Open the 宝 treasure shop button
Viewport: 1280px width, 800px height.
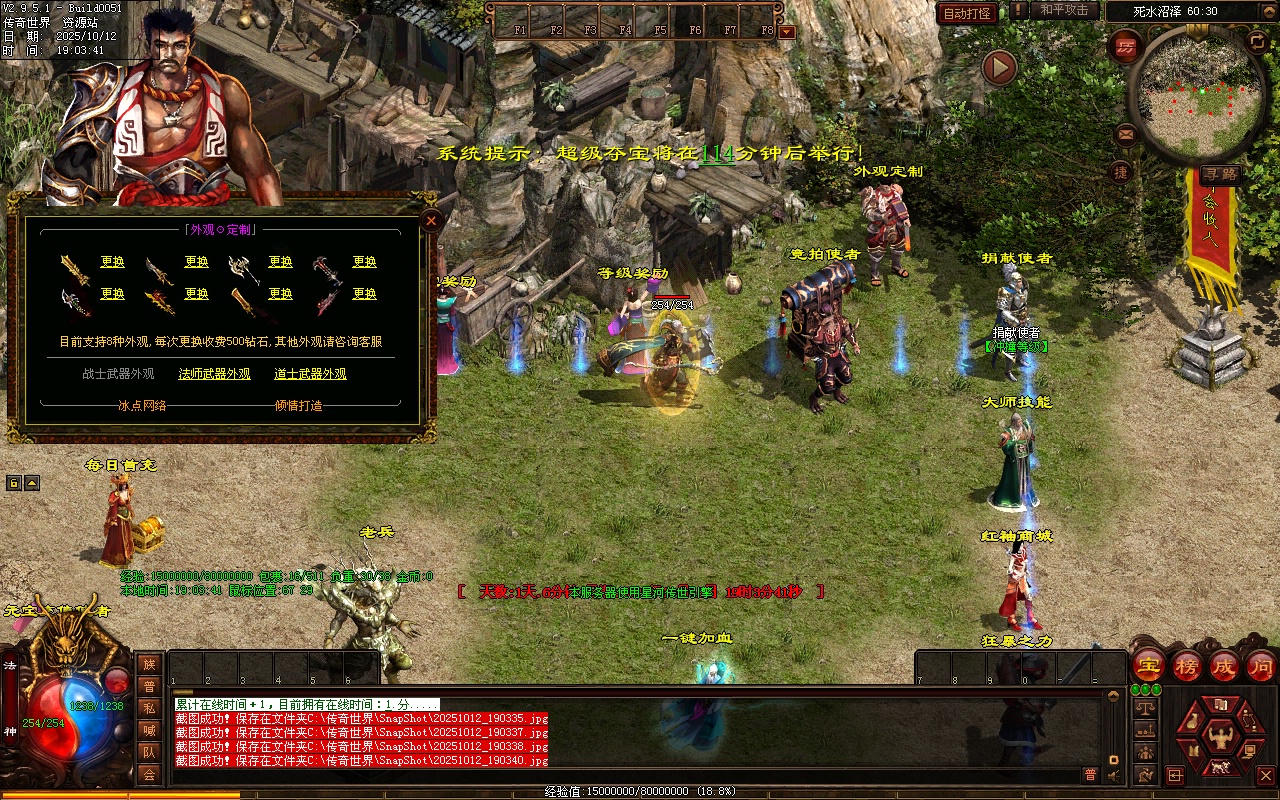tap(1149, 665)
